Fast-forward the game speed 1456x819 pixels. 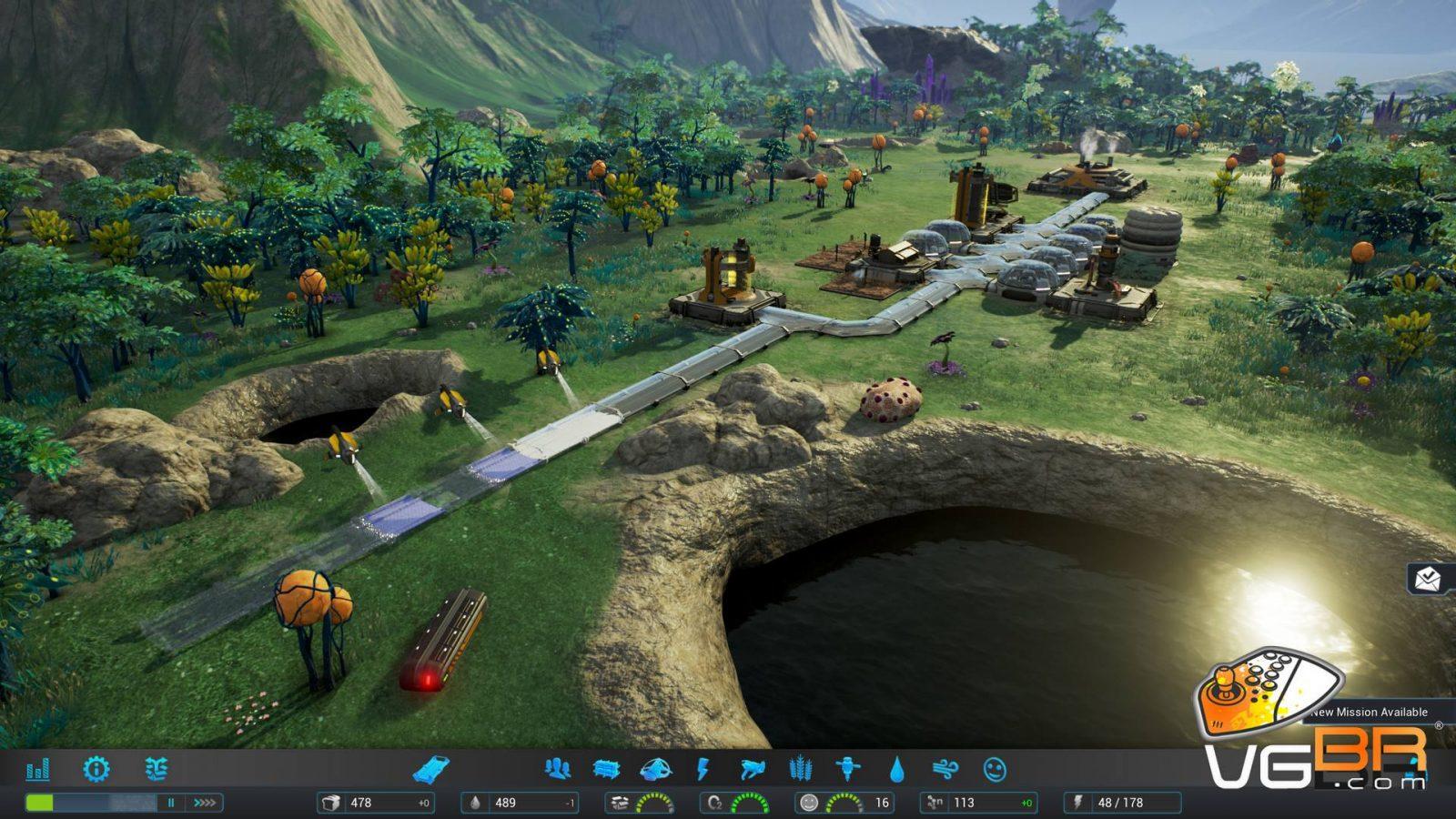point(205,803)
